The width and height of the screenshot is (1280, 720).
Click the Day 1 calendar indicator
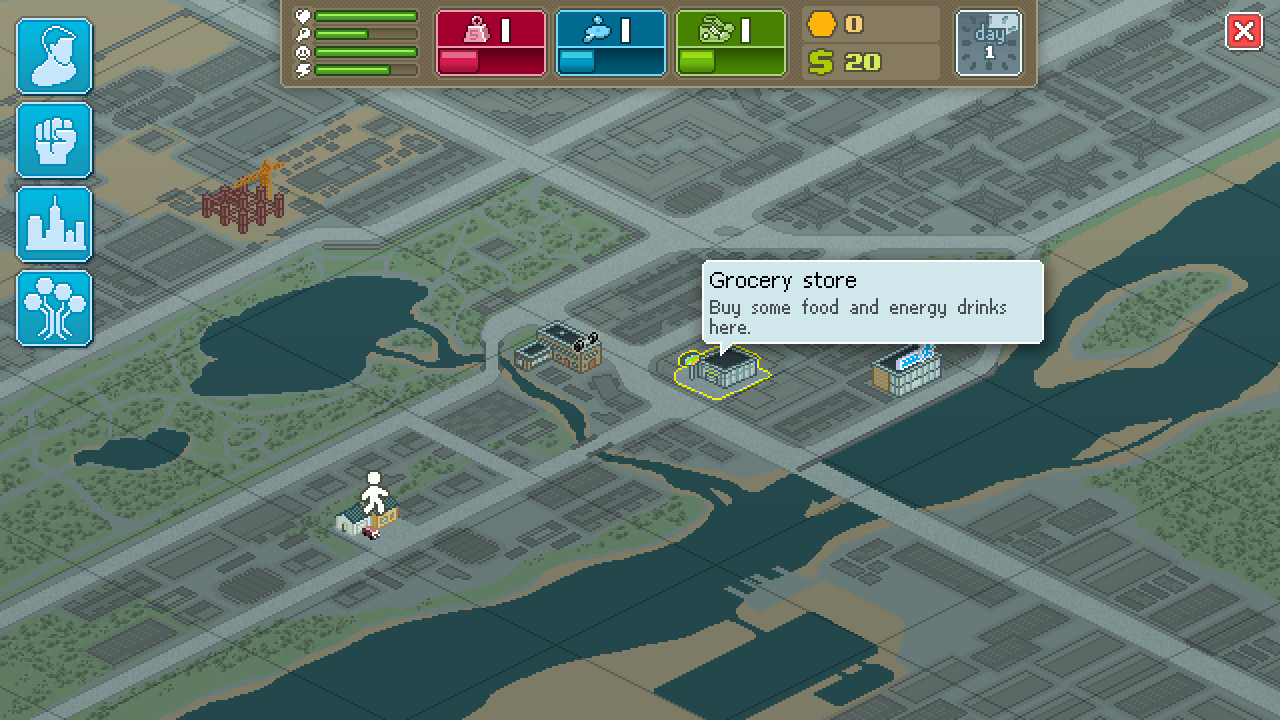pos(988,43)
